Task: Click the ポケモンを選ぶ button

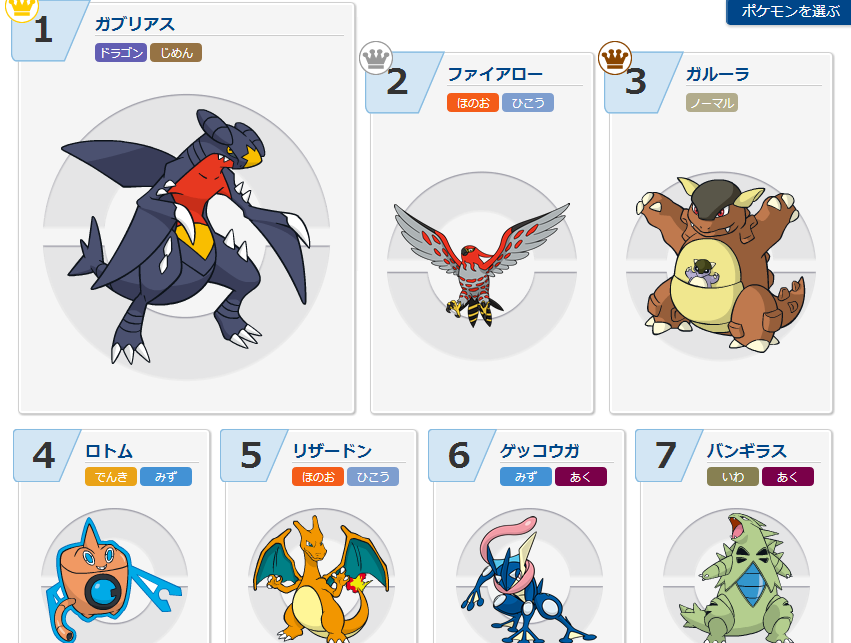Action: coord(790,12)
